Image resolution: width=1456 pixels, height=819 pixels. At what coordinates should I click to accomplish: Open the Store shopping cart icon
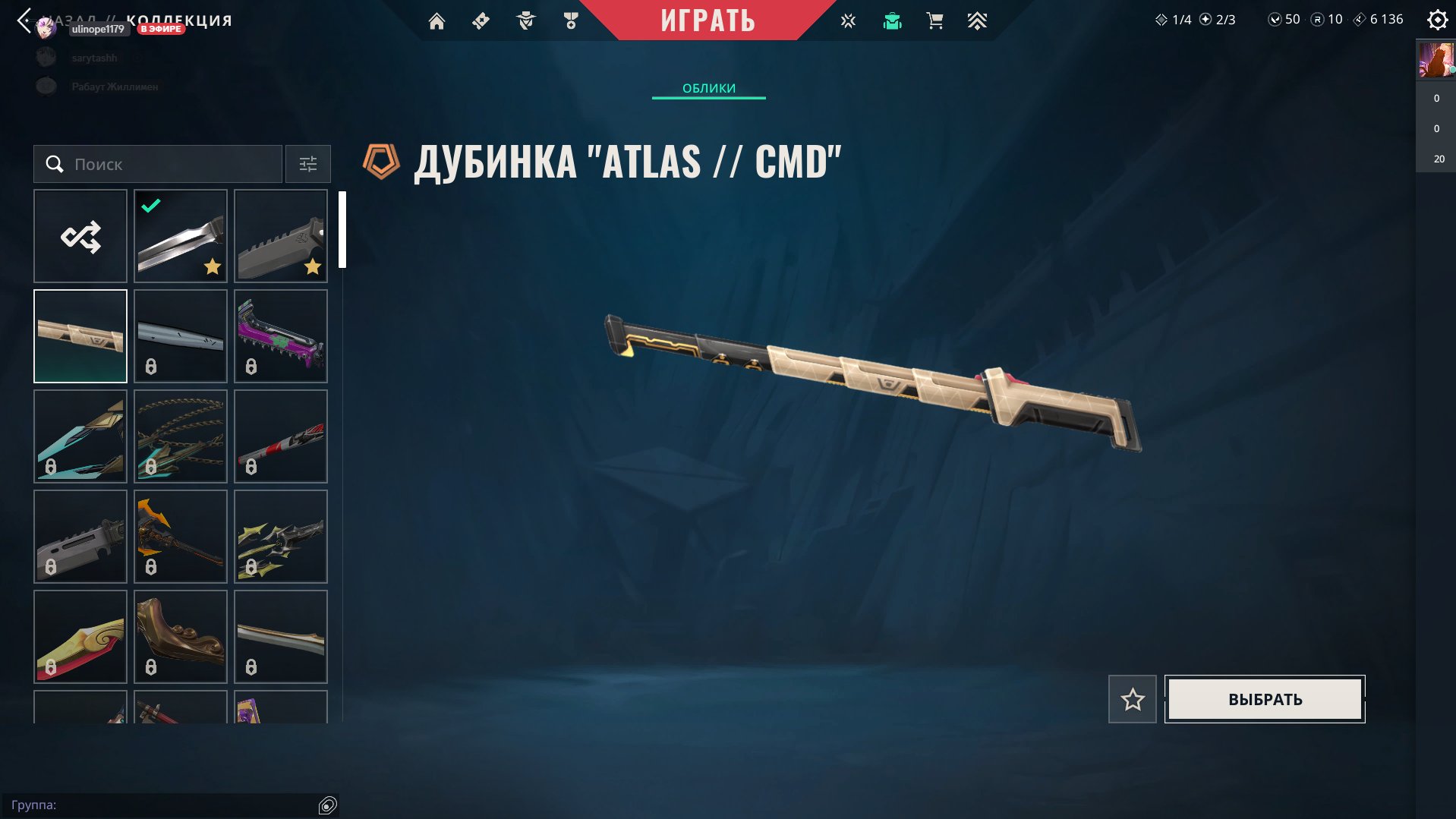pos(934,20)
